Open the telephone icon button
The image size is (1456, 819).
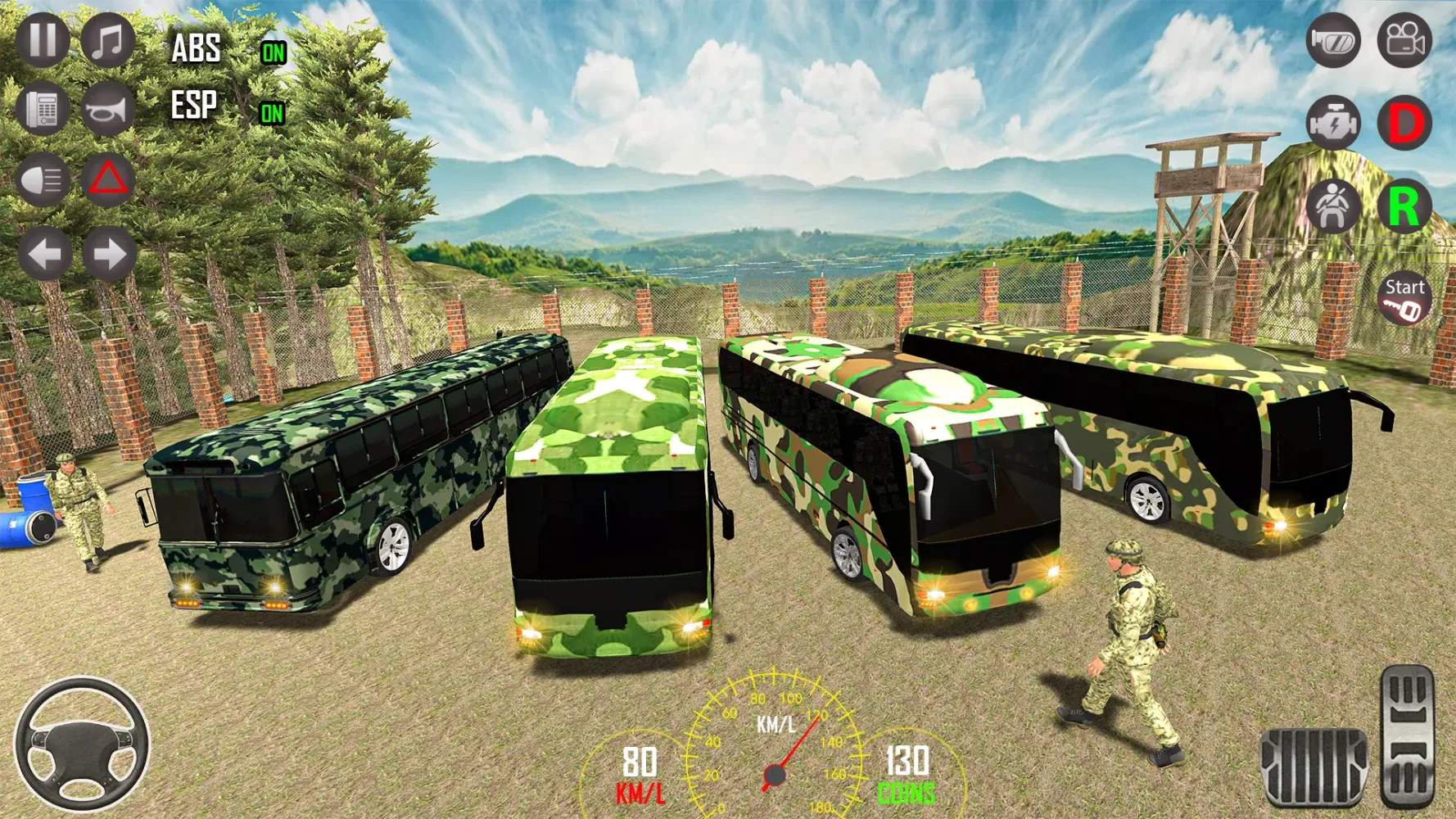[x=43, y=108]
